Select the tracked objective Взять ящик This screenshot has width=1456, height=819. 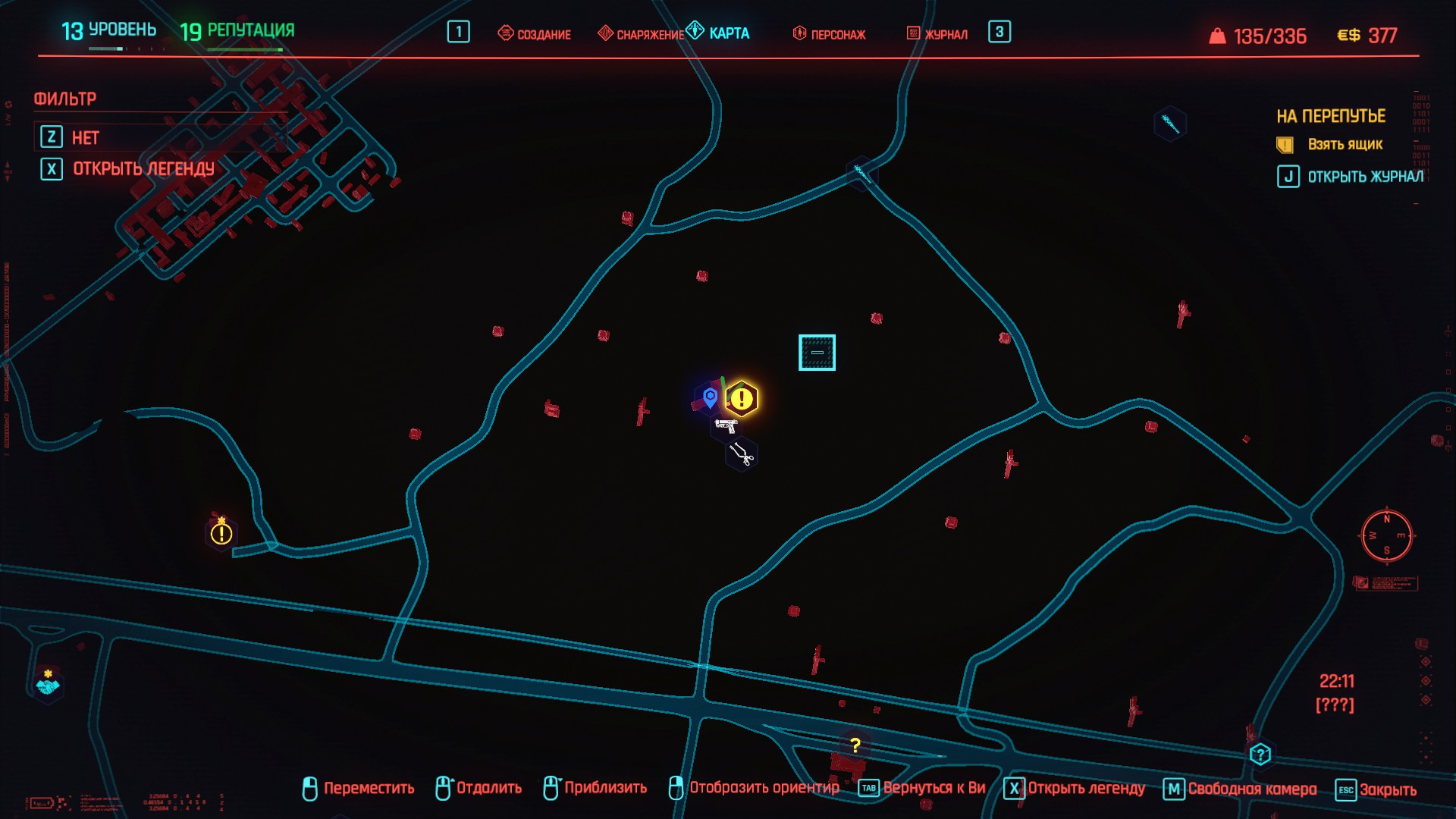click(1345, 145)
